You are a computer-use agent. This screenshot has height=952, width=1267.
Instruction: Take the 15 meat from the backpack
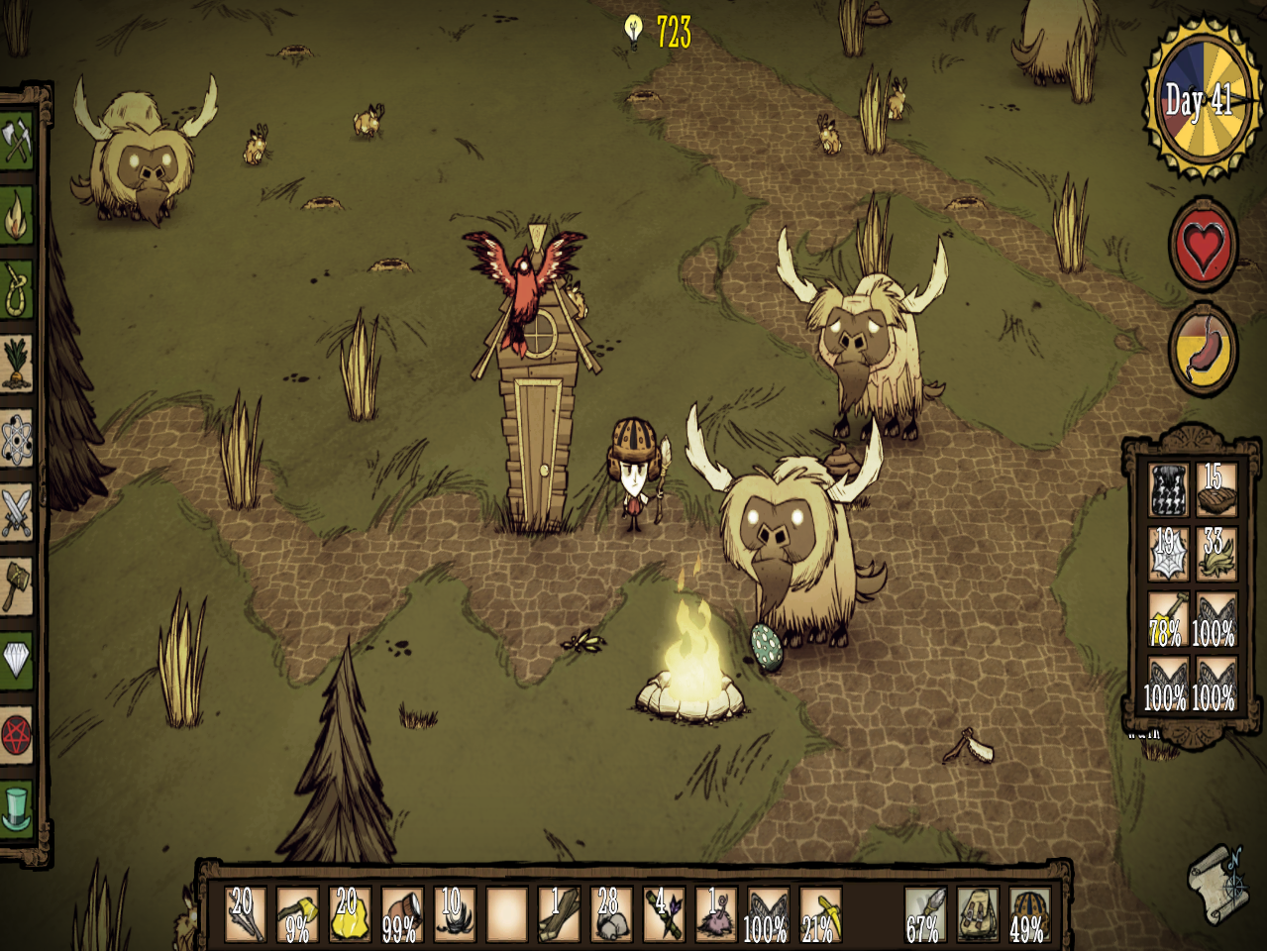click(x=1214, y=490)
